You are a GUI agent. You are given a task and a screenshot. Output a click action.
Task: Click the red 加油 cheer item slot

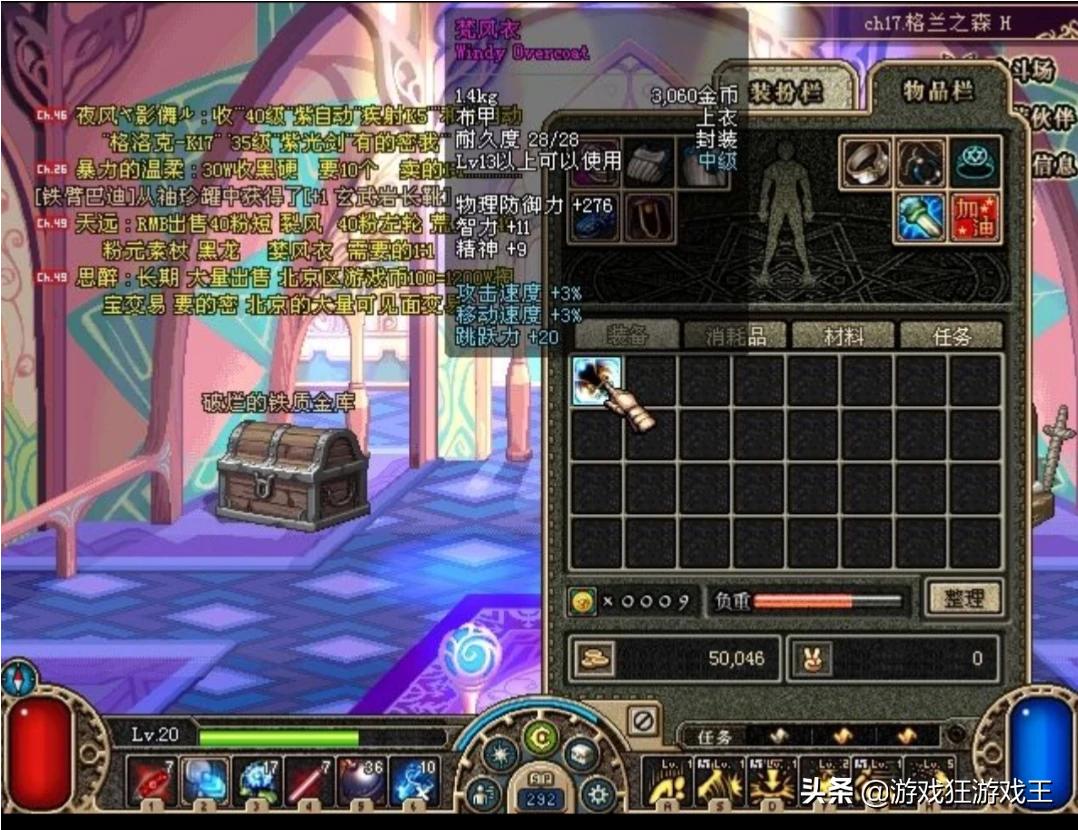click(x=974, y=216)
